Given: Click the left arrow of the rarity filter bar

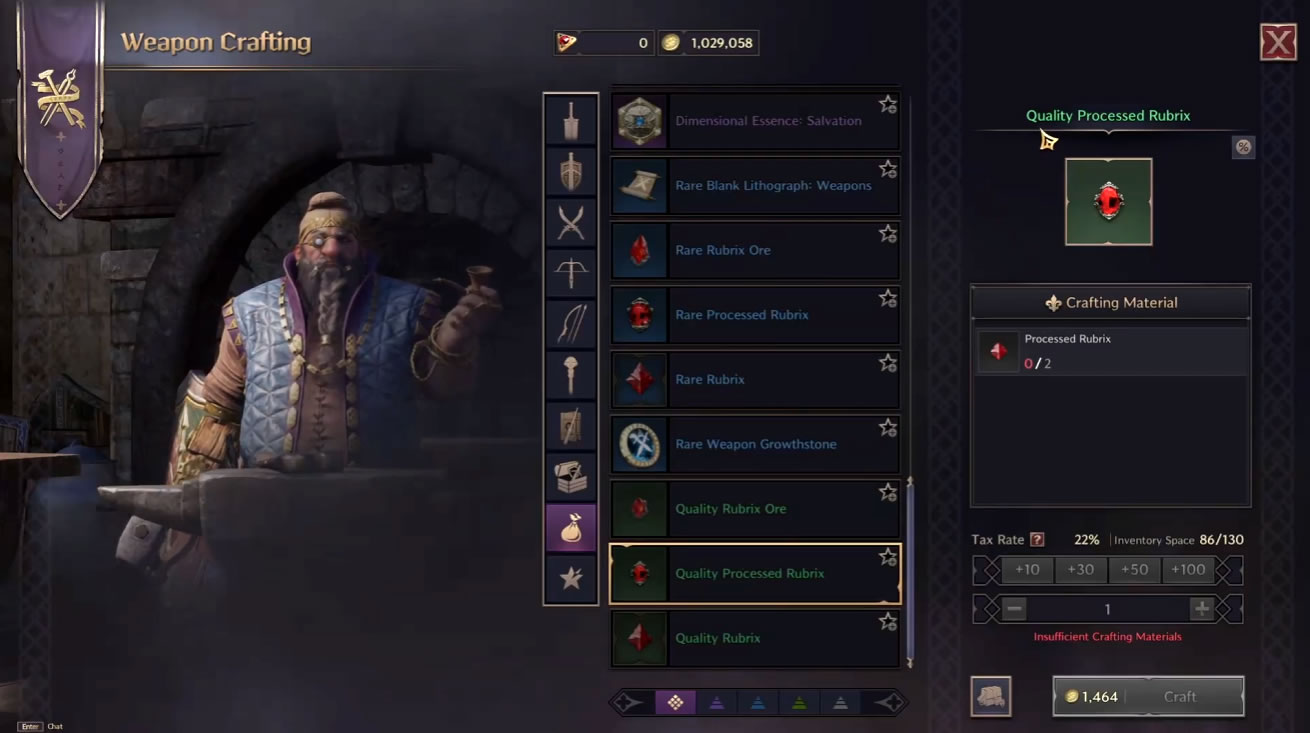Looking at the screenshot, I should coord(625,702).
